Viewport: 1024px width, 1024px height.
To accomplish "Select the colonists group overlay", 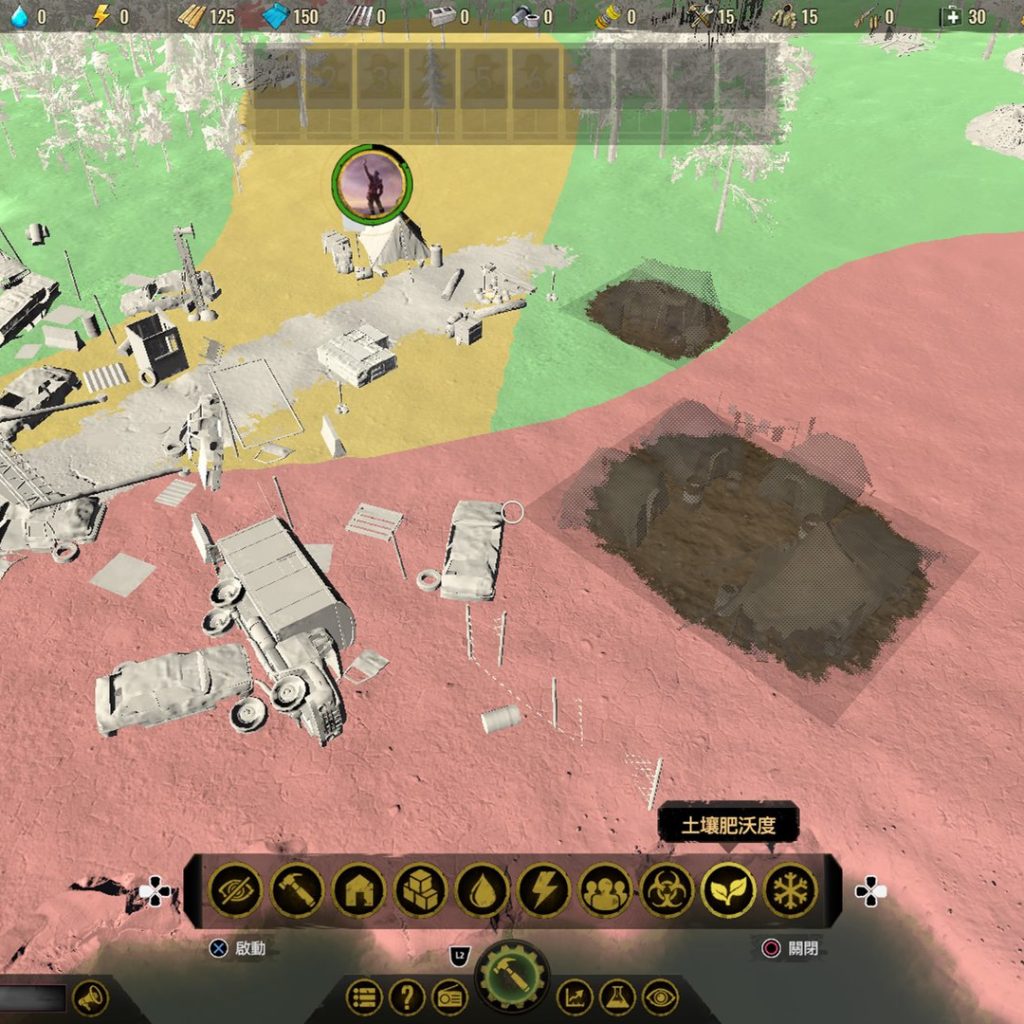I will point(605,890).
